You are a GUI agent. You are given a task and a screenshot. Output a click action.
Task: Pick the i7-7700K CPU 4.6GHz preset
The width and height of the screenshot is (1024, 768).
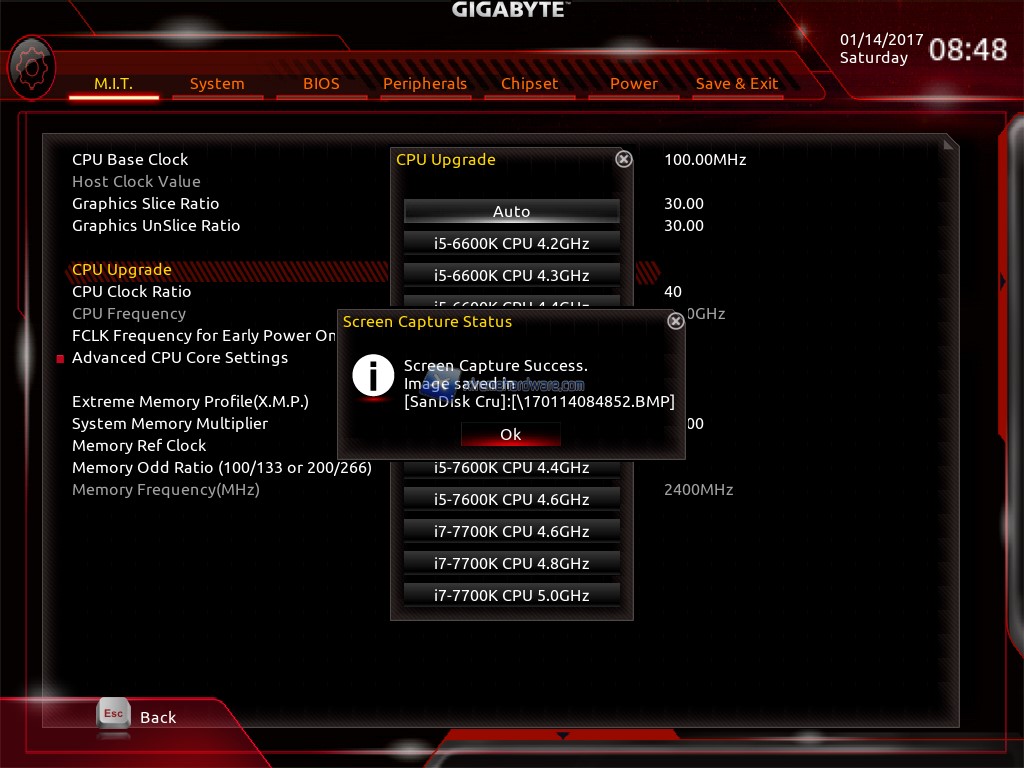click(x=511, y=531)
